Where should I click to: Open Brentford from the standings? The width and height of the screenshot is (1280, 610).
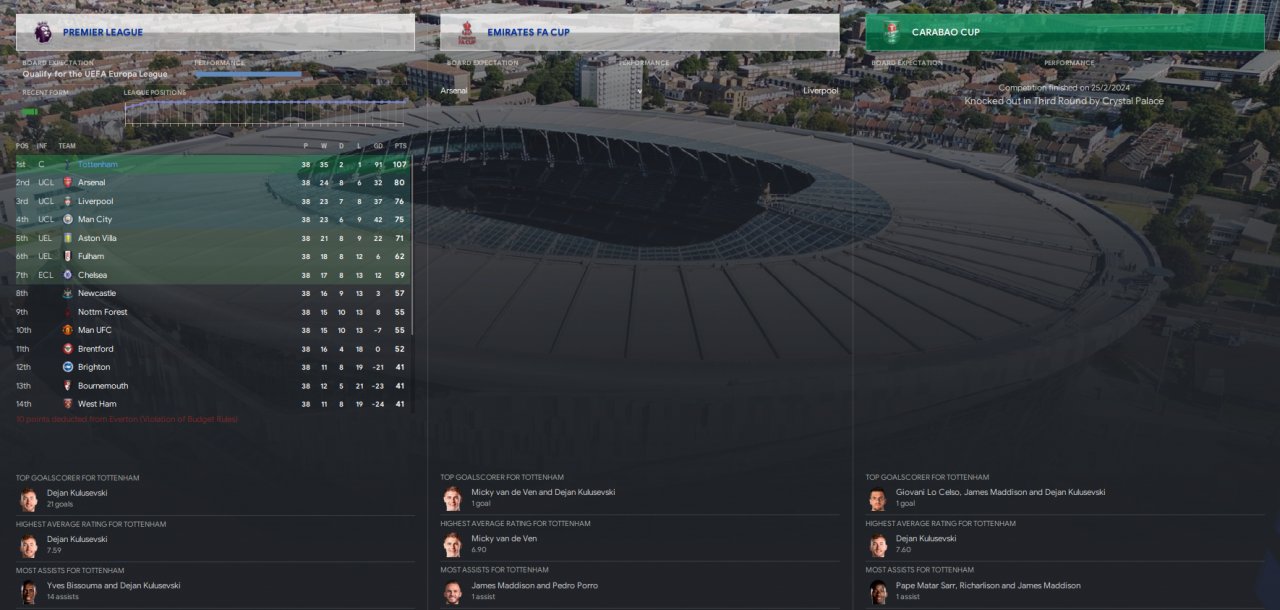click(x=96, y=349)
